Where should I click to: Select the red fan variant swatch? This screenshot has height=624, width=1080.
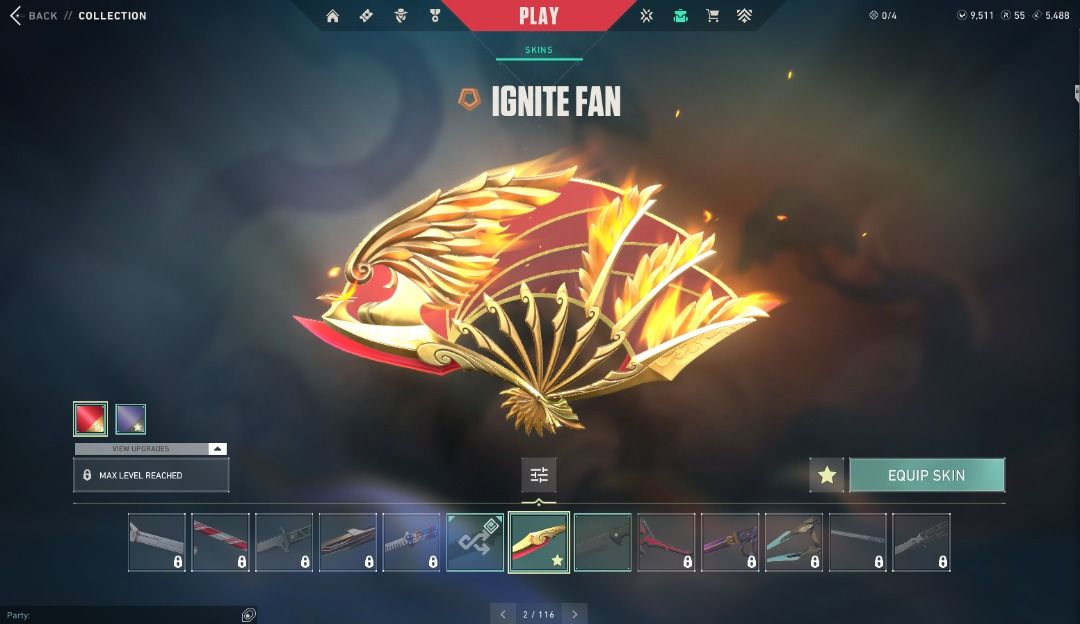tap(90, 419)
